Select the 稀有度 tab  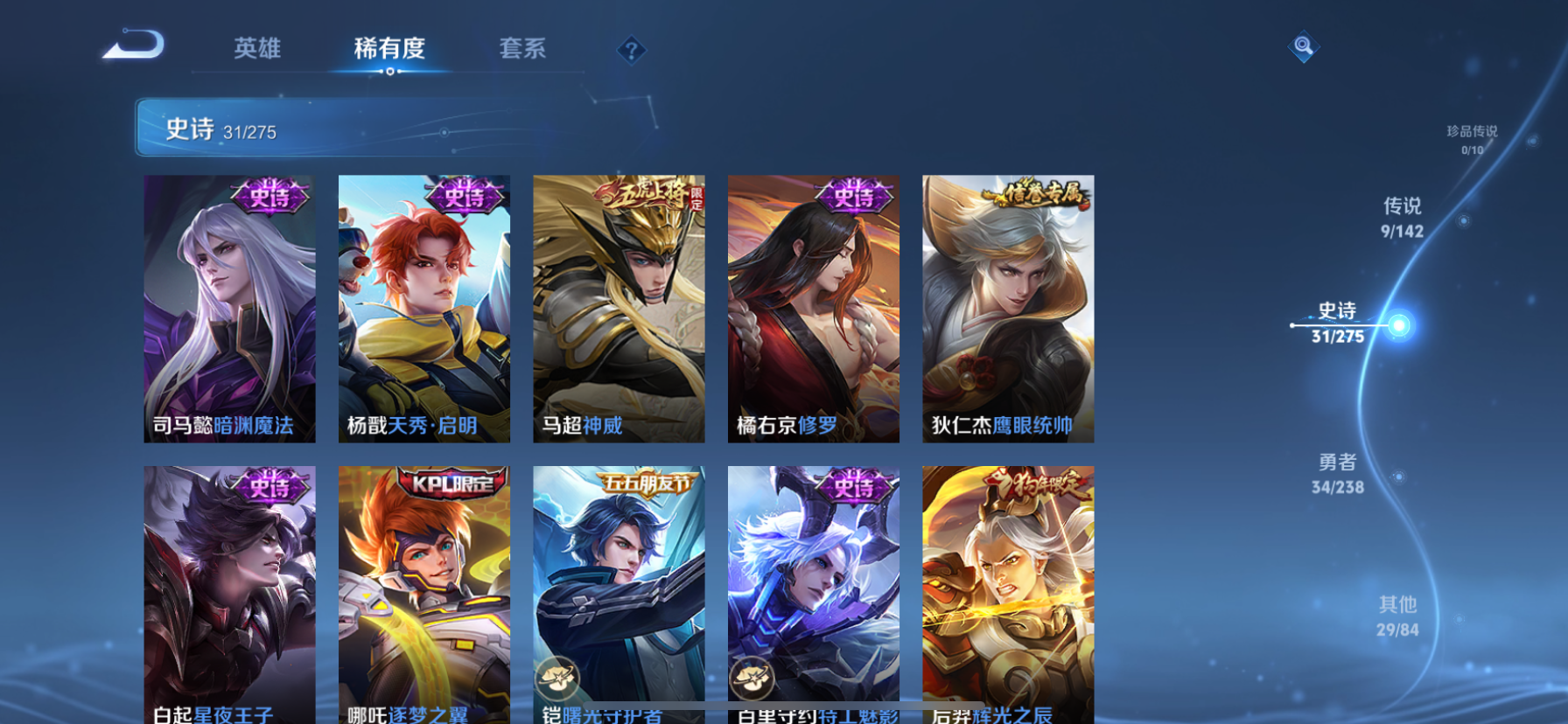tap(389, 50)
